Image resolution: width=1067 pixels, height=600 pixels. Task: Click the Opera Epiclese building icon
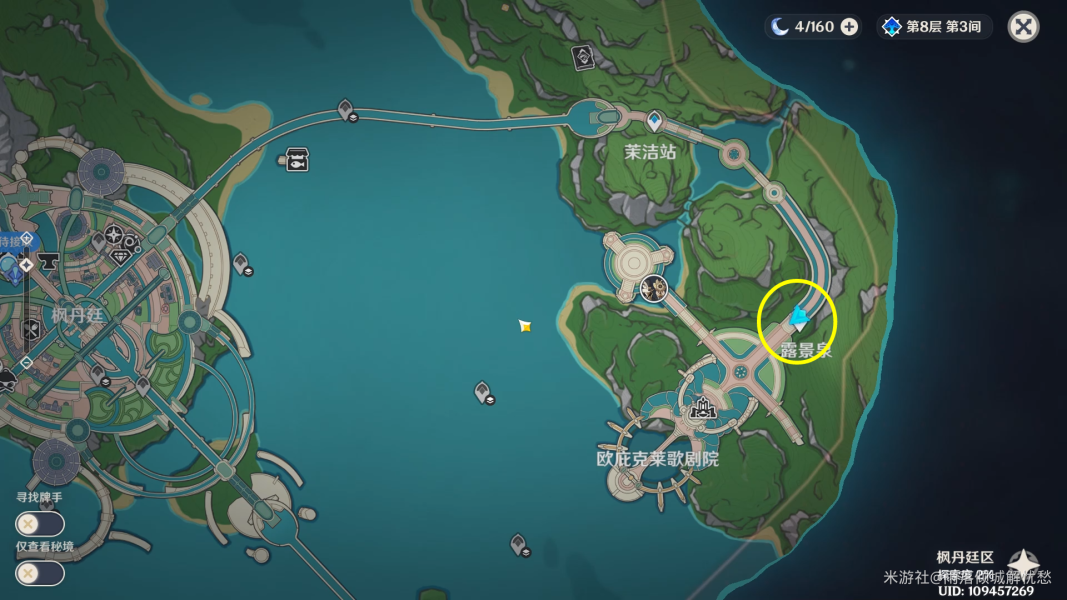tap(701, 407)
